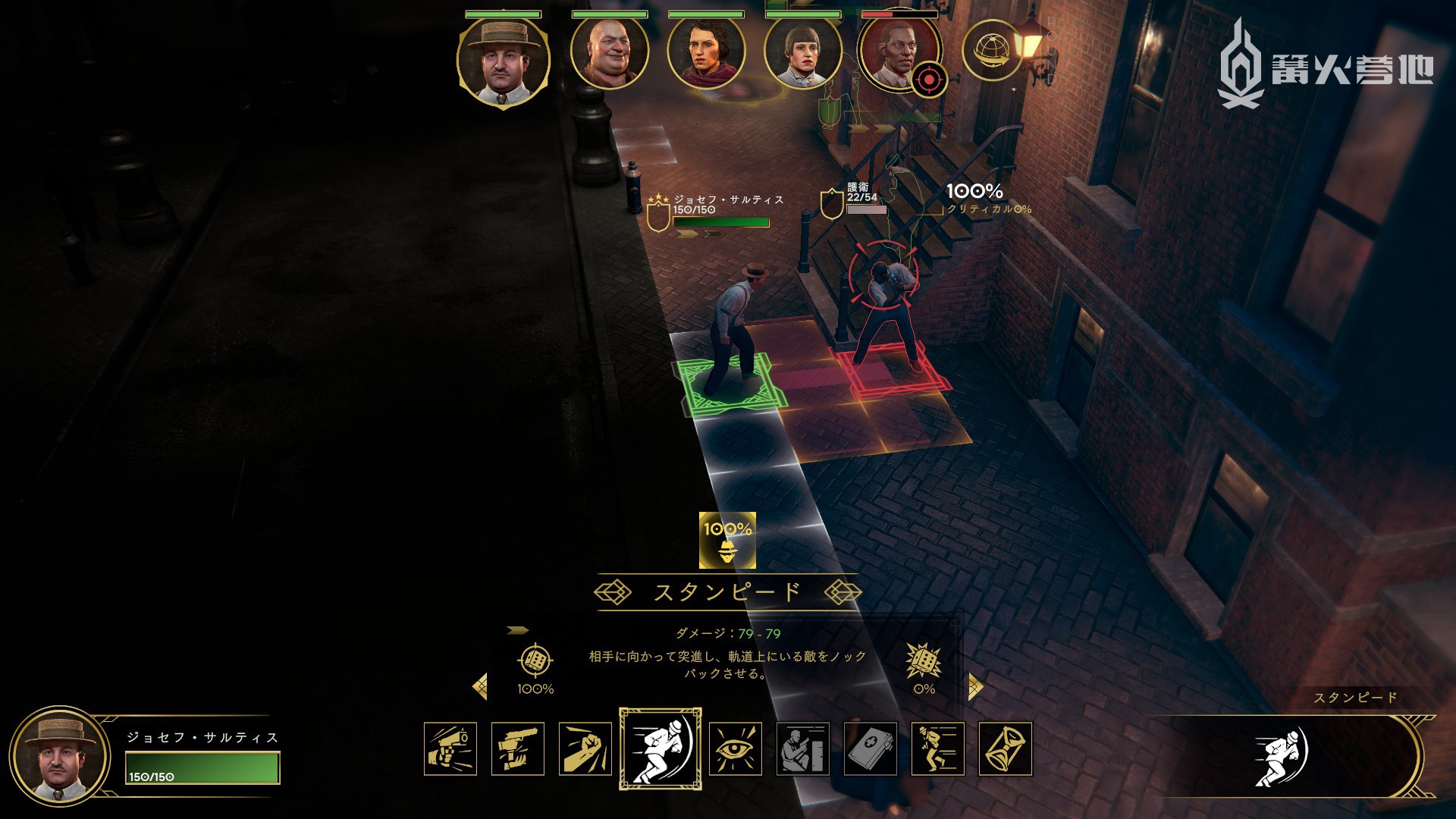
Task: Cycle to the next target with right arrow
Action: pos(975,687)
